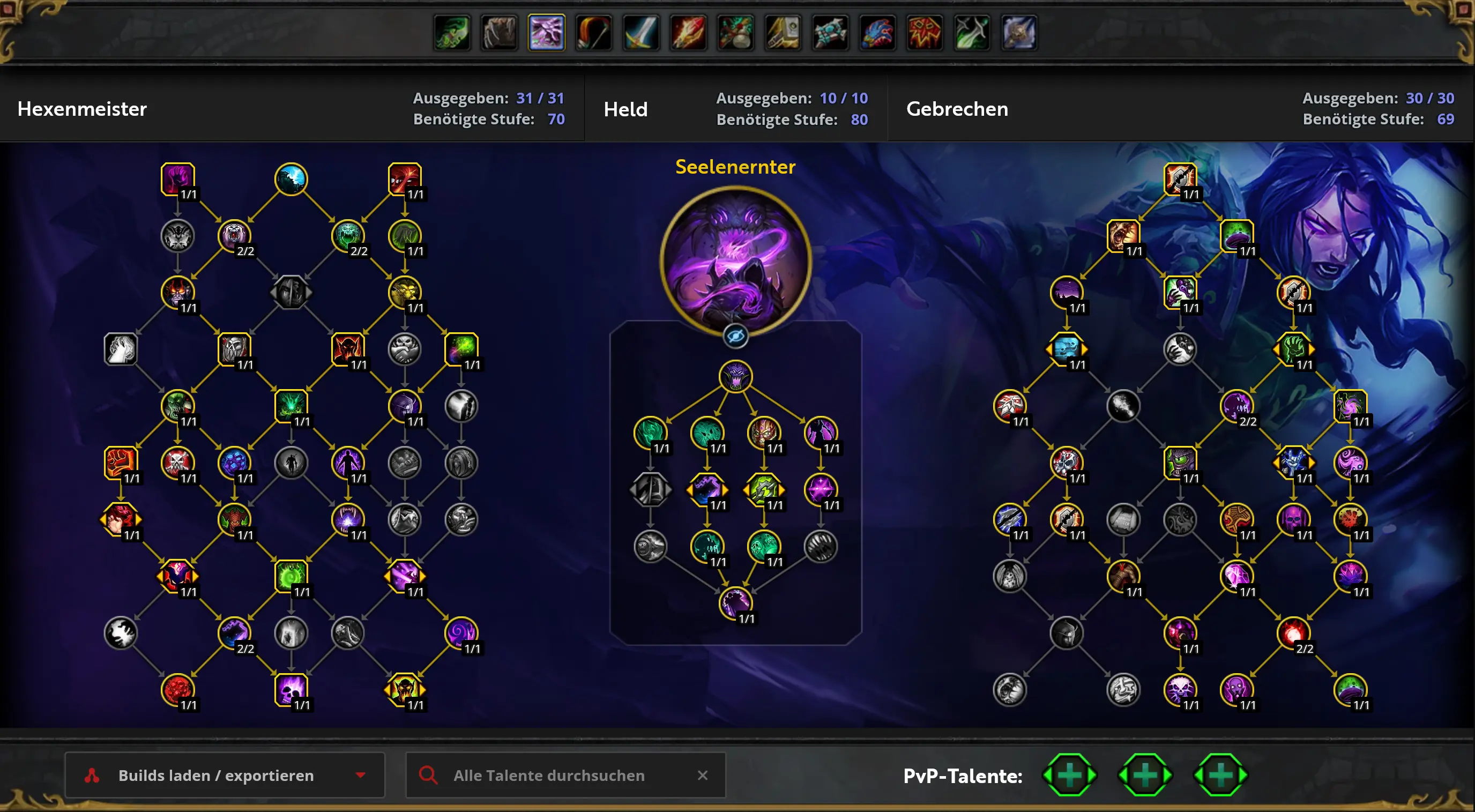Viewport: 1475px width, 812px height.
Task: Click the large Seelenernter hero portrait
Action: point(735,260)
